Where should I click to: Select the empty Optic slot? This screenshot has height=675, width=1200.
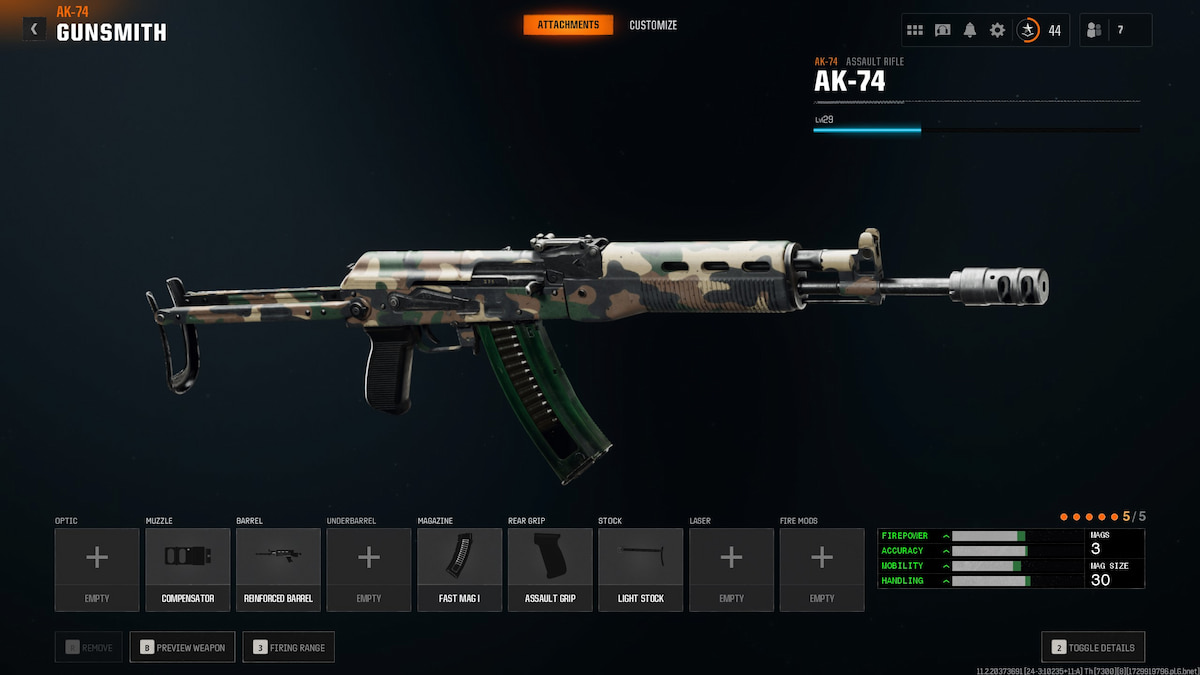tap(97, 569)
